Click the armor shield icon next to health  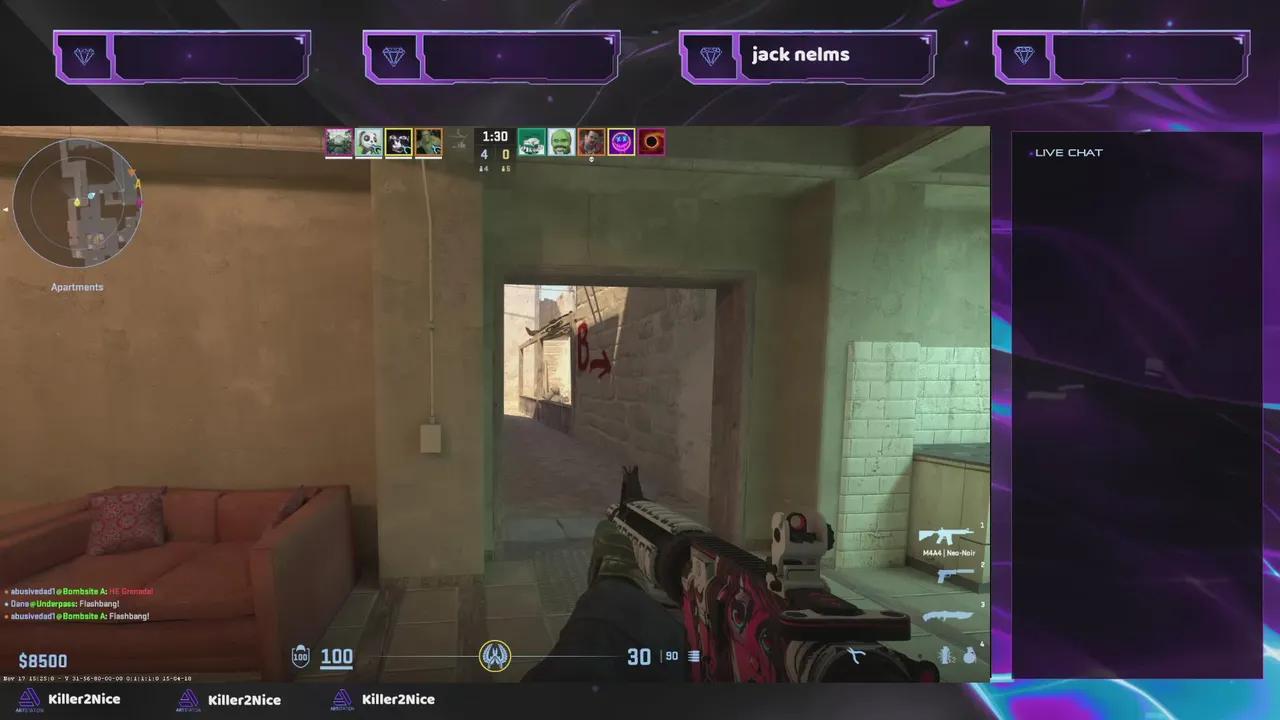pyautogui.click(x=300, y=656)
